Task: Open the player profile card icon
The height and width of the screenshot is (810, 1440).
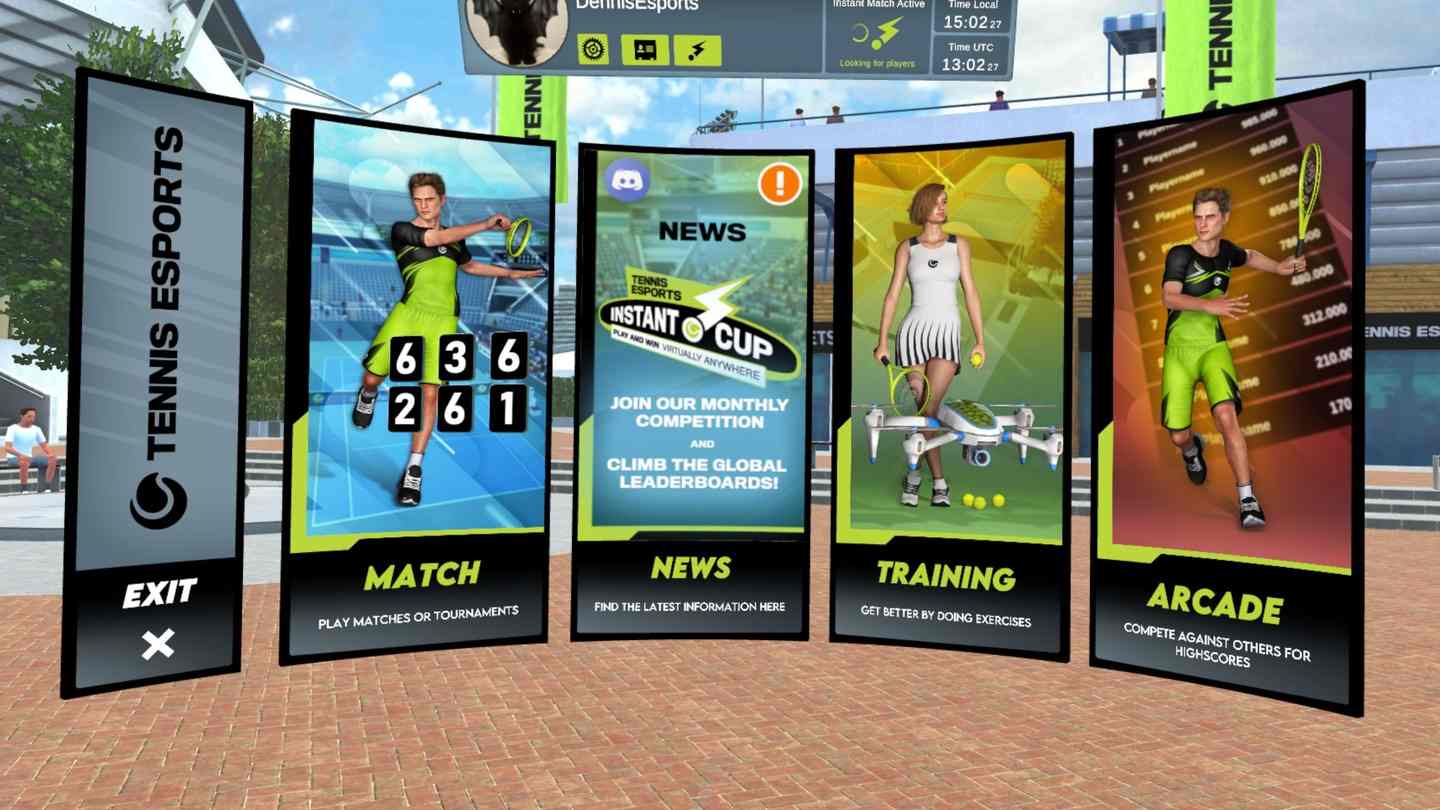Action: pos(645,48)
